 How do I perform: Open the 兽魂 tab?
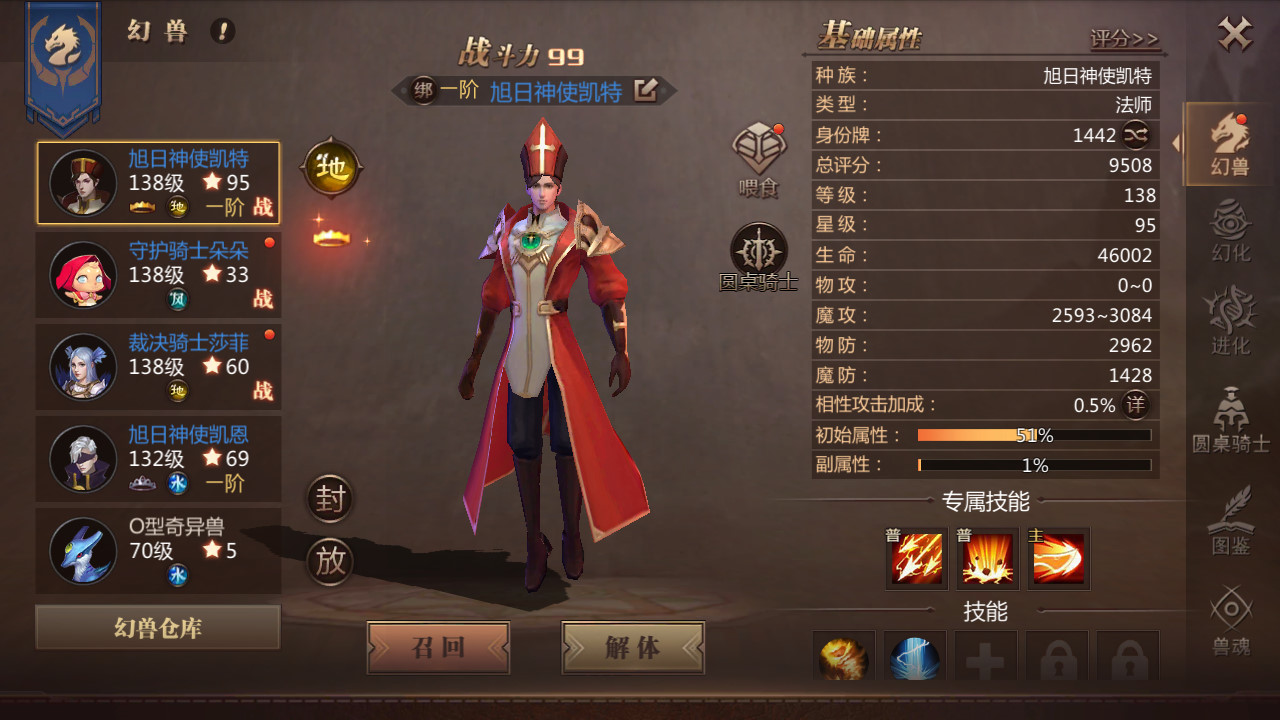click(1230, 622)
